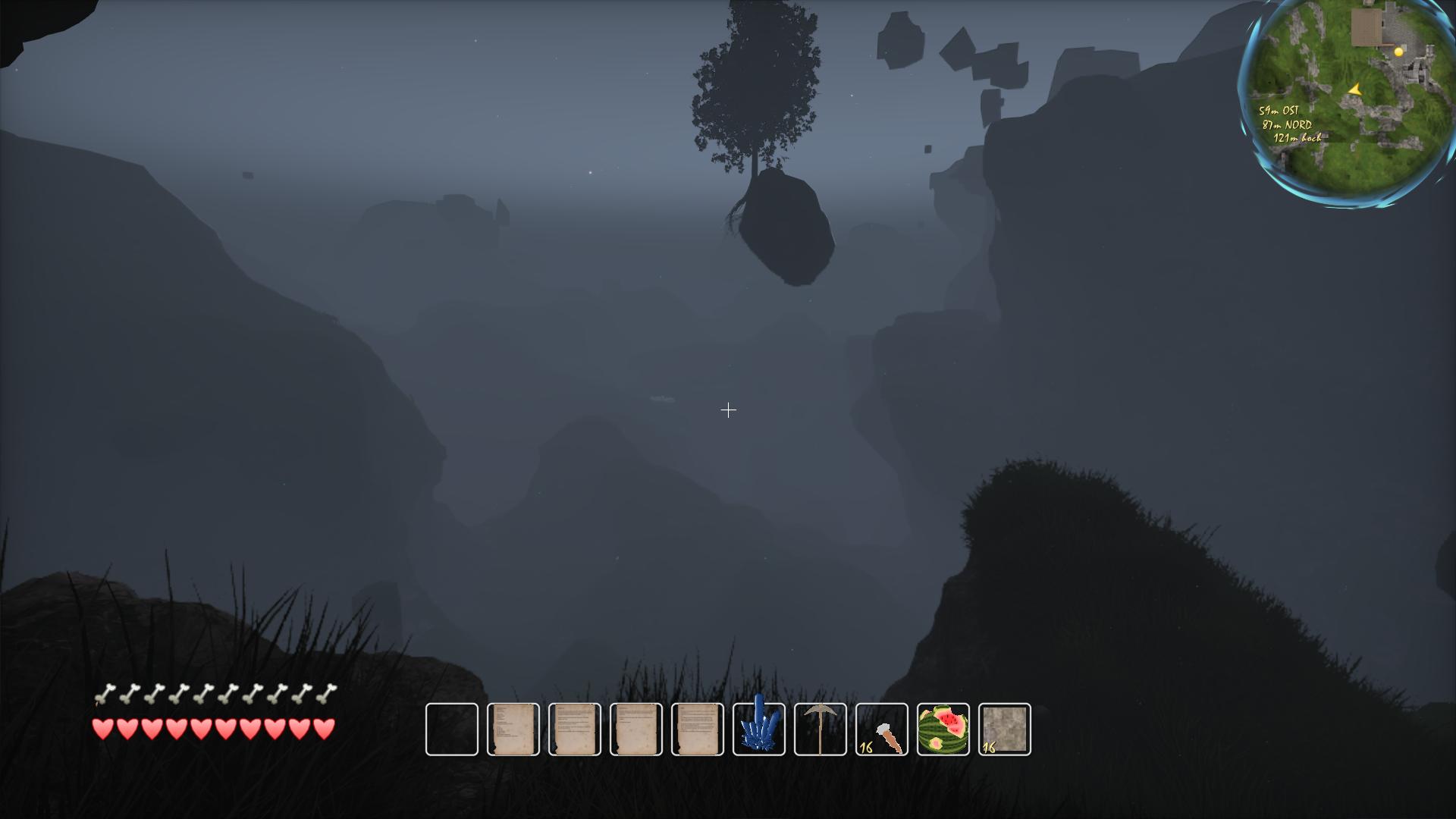Select the blue crystal hotbar slot
The width and height of the screenshot is (1456, 819).
(759, 730)
